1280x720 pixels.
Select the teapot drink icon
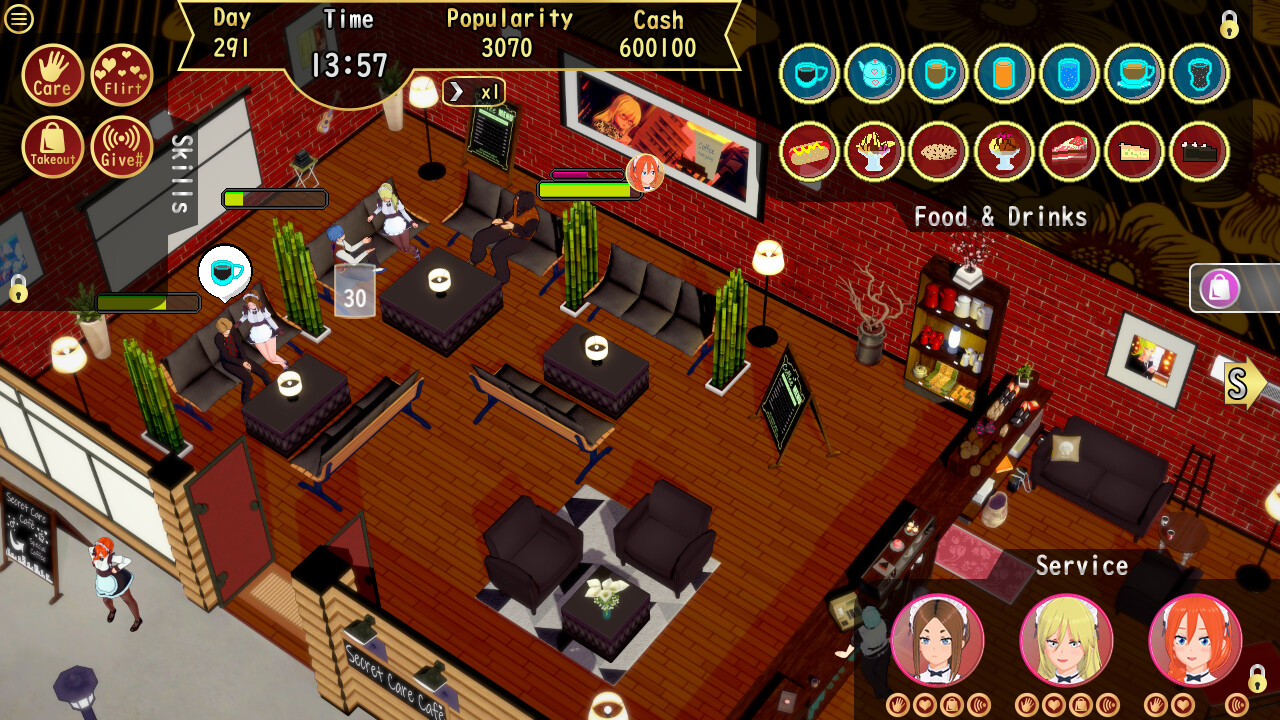click(874, 73)
